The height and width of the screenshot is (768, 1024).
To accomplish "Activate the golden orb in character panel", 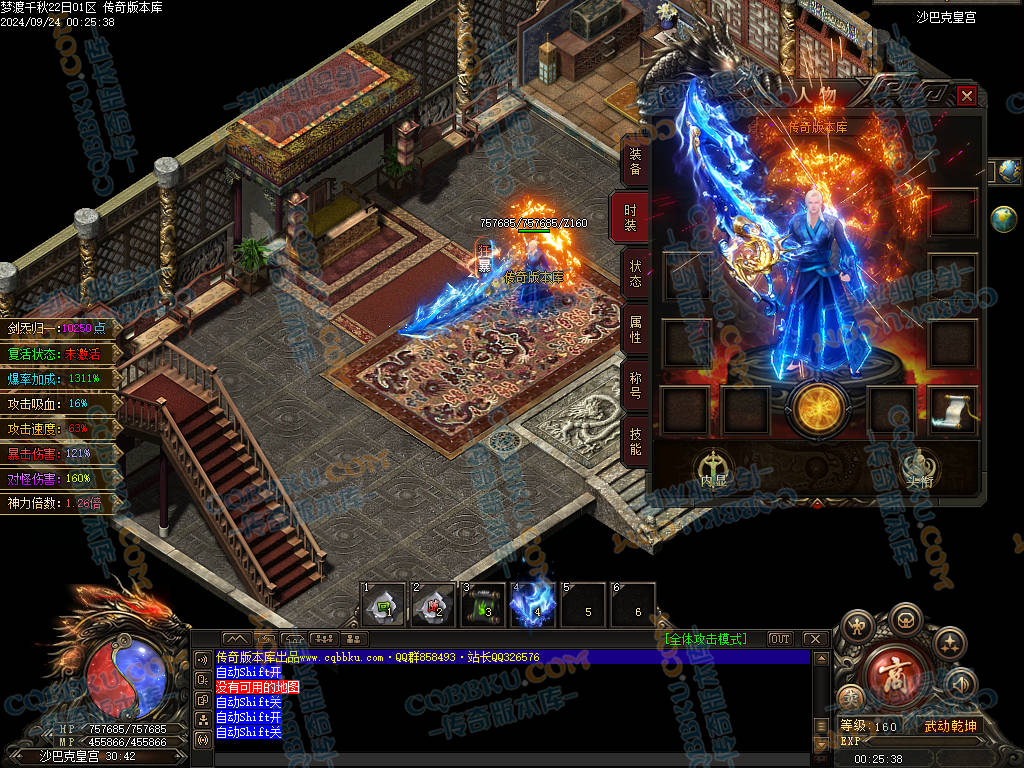I will click(x=817, y=409).
